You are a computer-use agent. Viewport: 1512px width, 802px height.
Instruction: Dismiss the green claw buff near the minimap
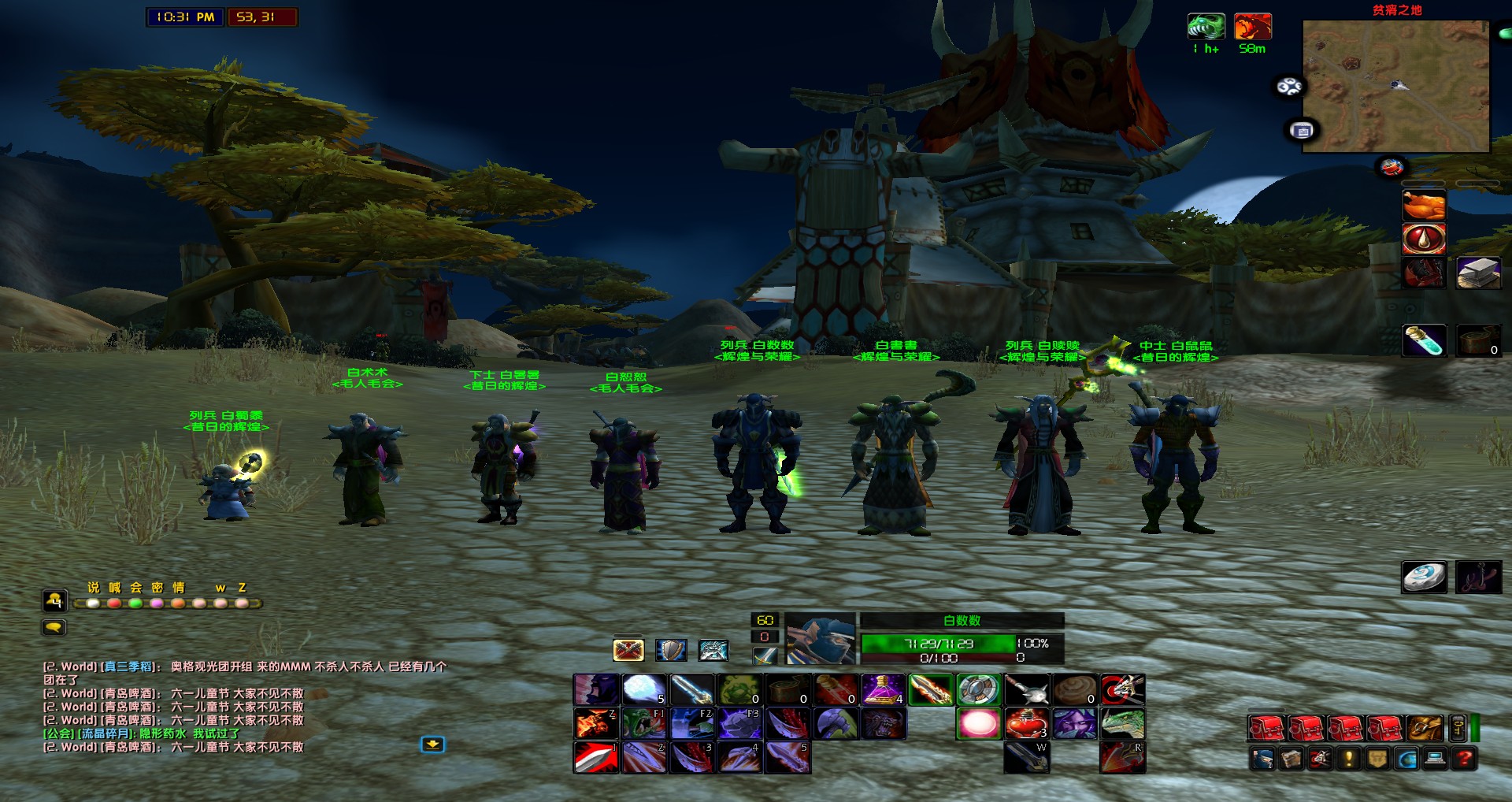(1207, 28)
